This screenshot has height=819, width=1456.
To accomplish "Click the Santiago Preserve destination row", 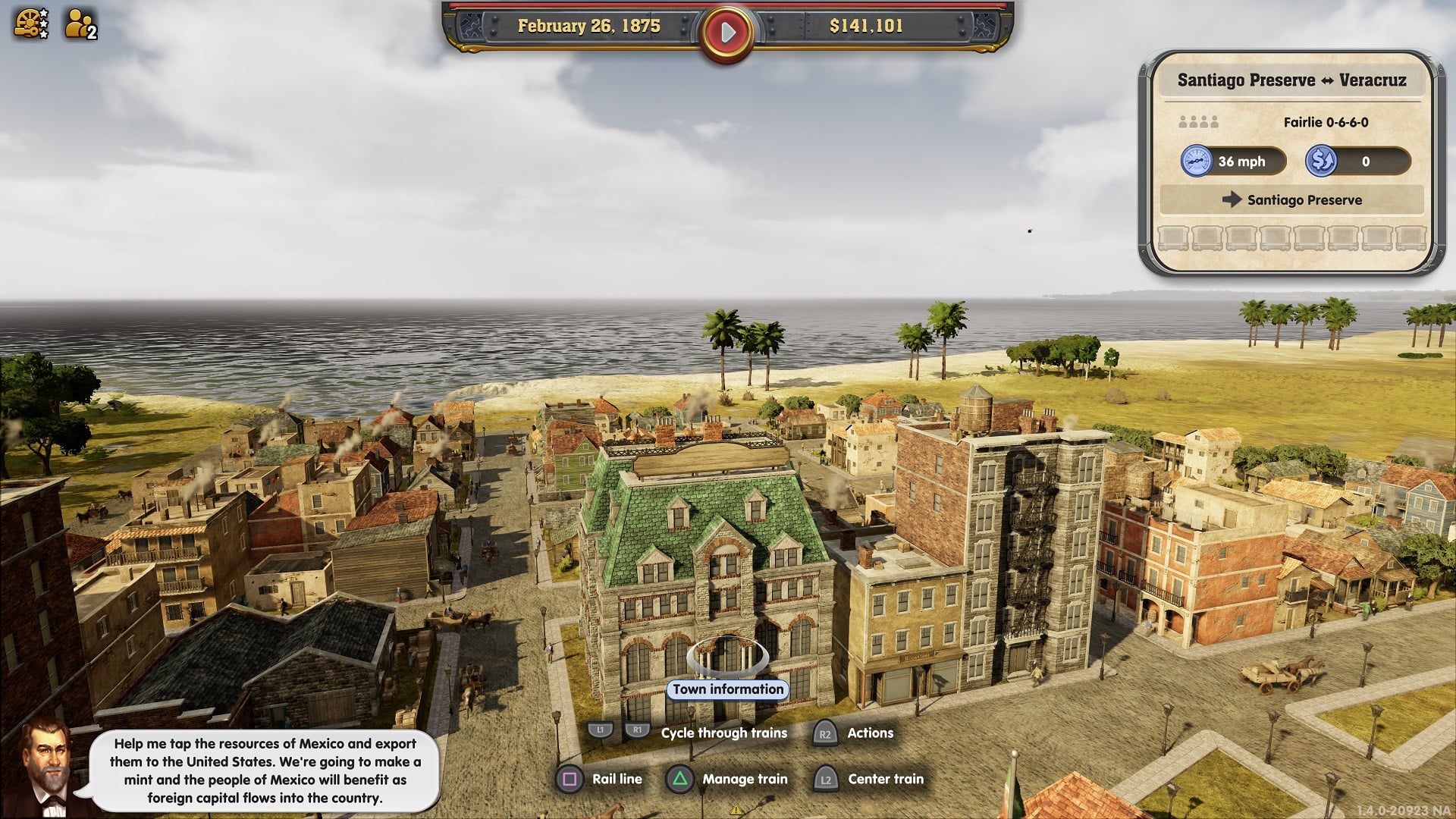I will tap(1291, 200).
